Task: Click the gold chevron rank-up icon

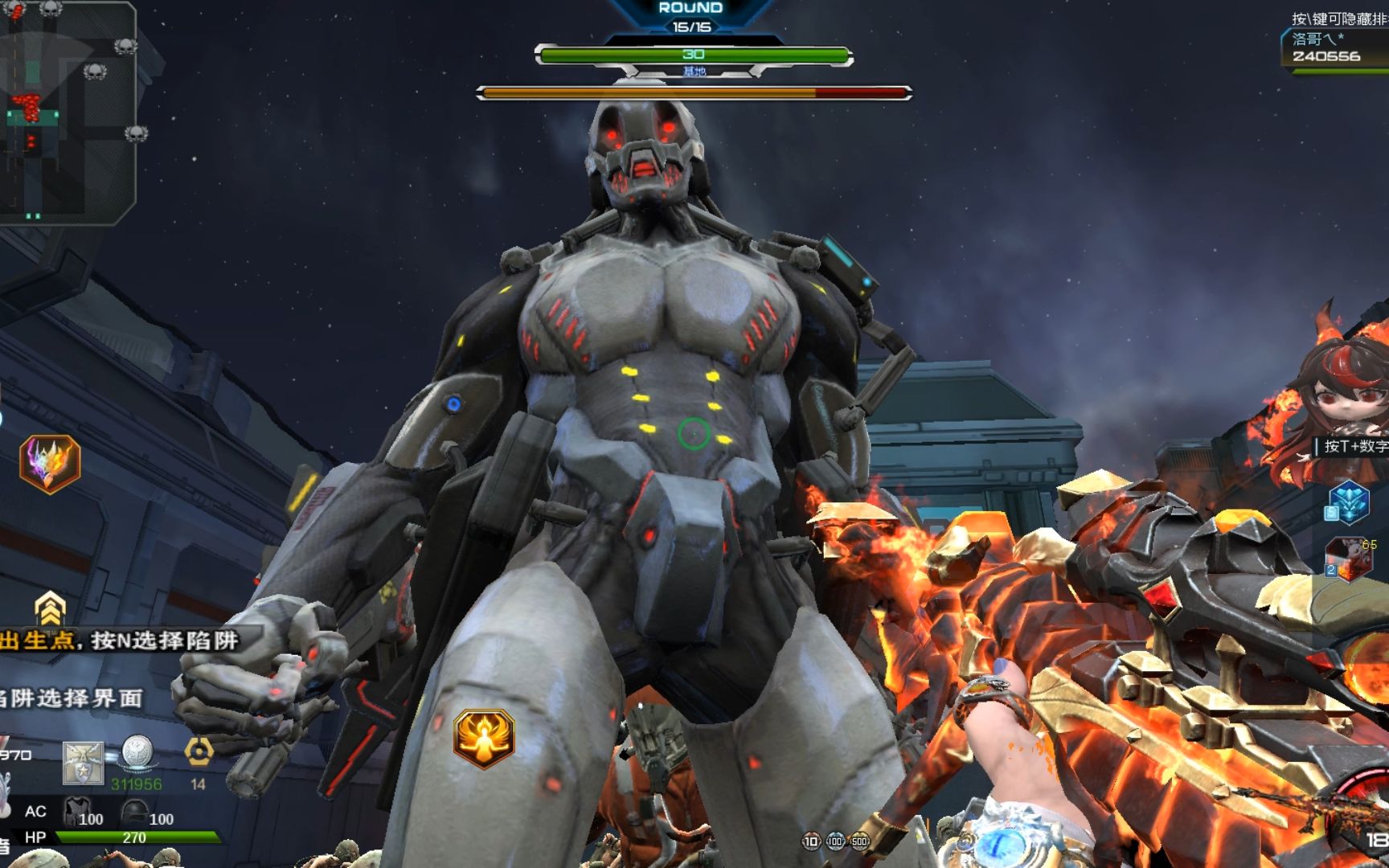Action: [50, 609]
